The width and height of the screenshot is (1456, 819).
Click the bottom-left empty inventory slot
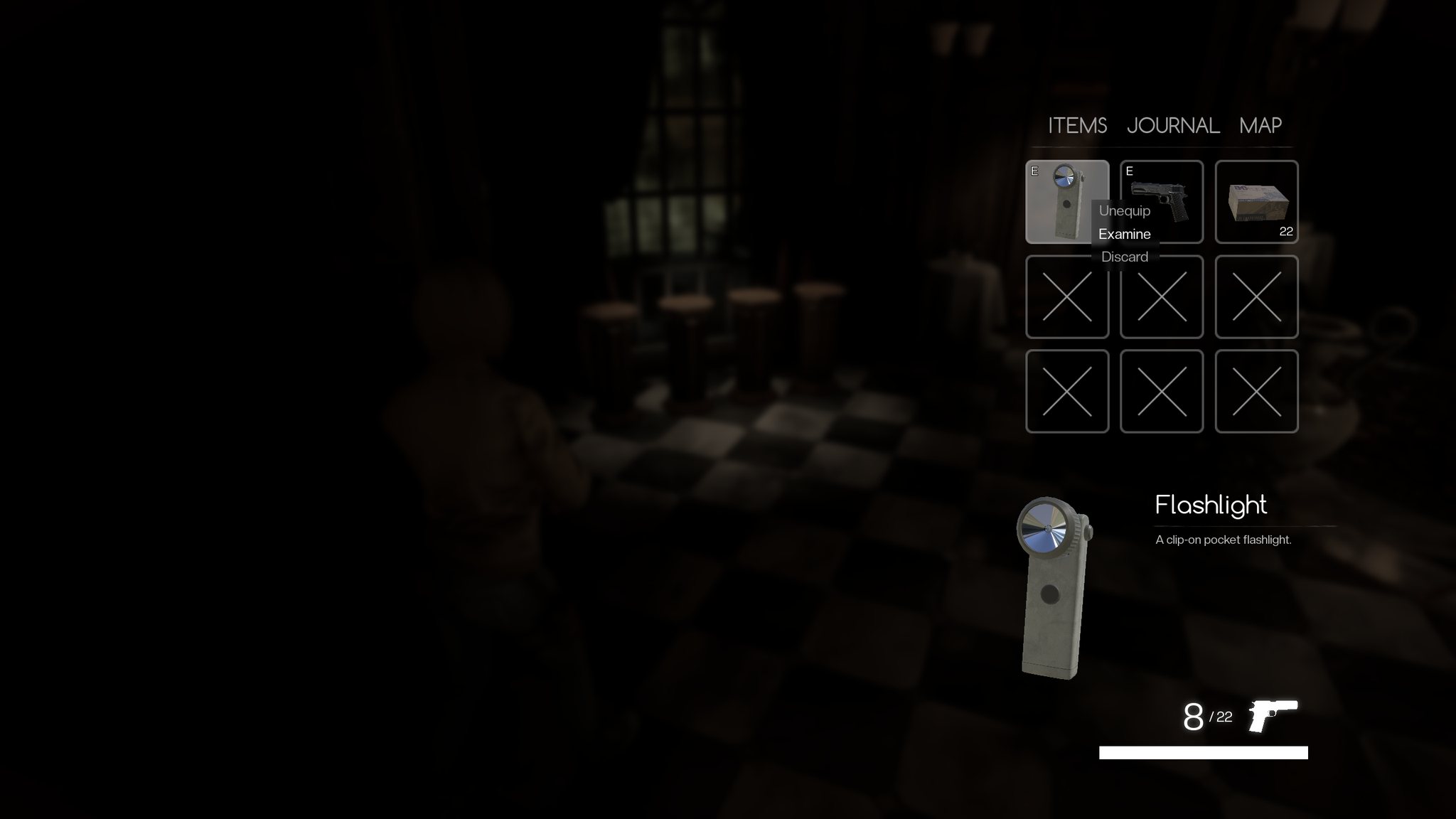click(1068, 391)
